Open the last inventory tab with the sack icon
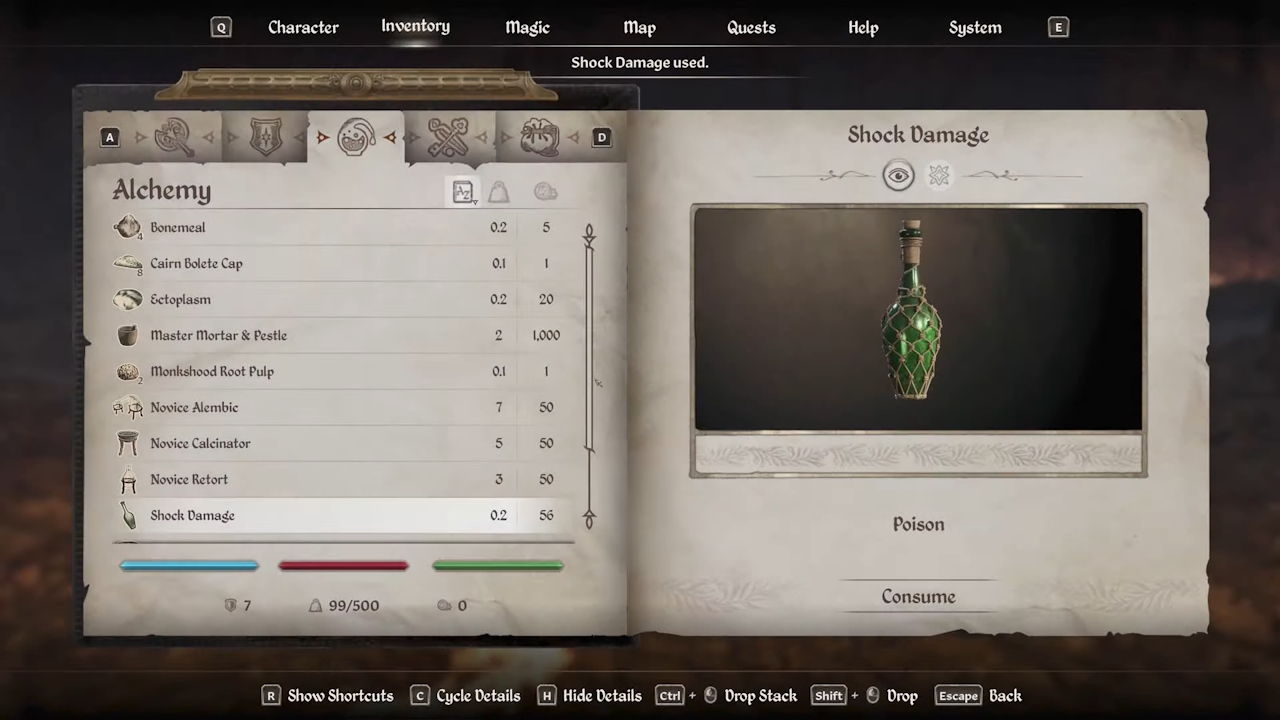1280x720 pixels. (539, 137)
